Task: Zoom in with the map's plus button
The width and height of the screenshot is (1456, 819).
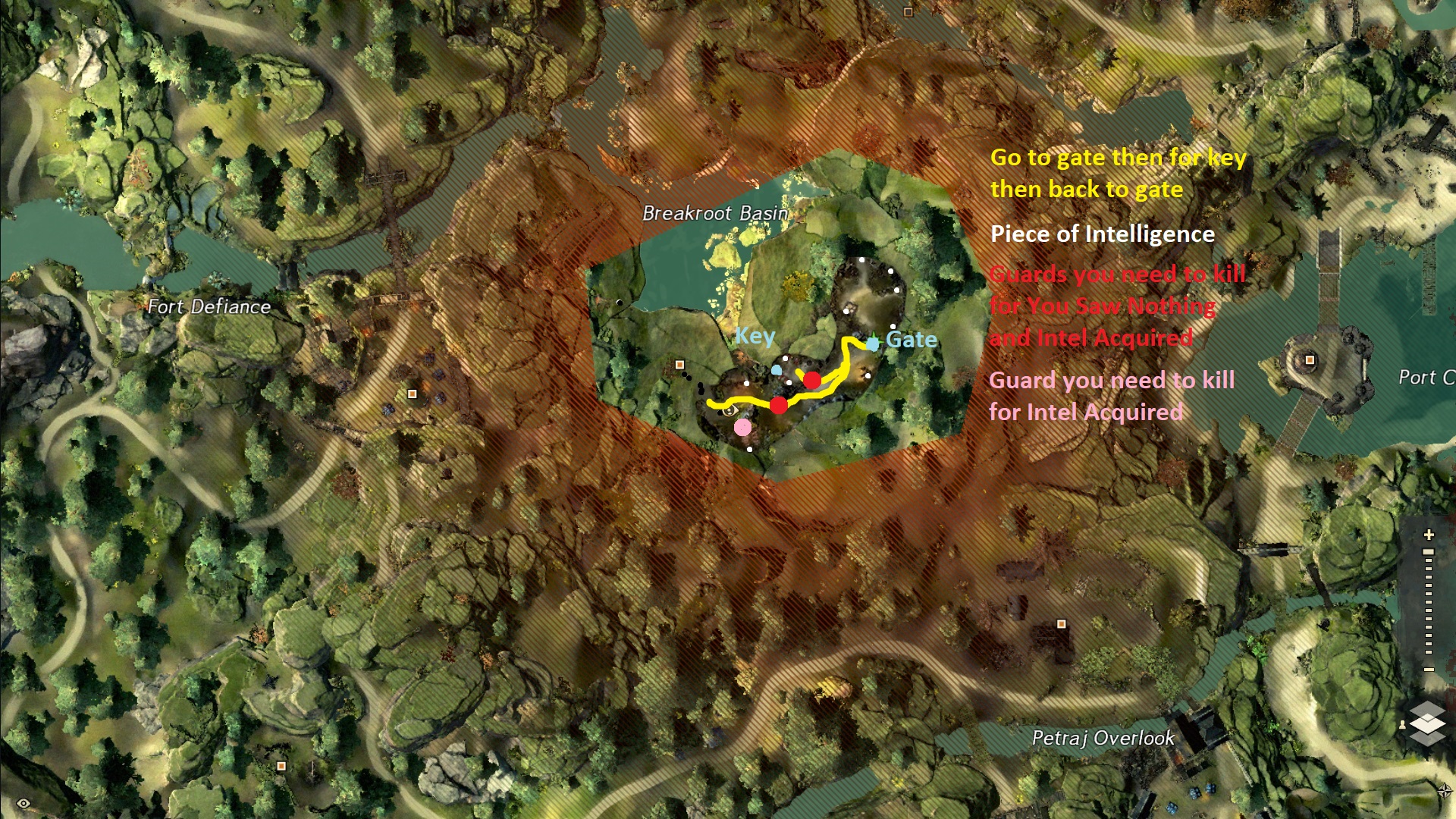Action: pyautogui.click(x=1429, y=535)
